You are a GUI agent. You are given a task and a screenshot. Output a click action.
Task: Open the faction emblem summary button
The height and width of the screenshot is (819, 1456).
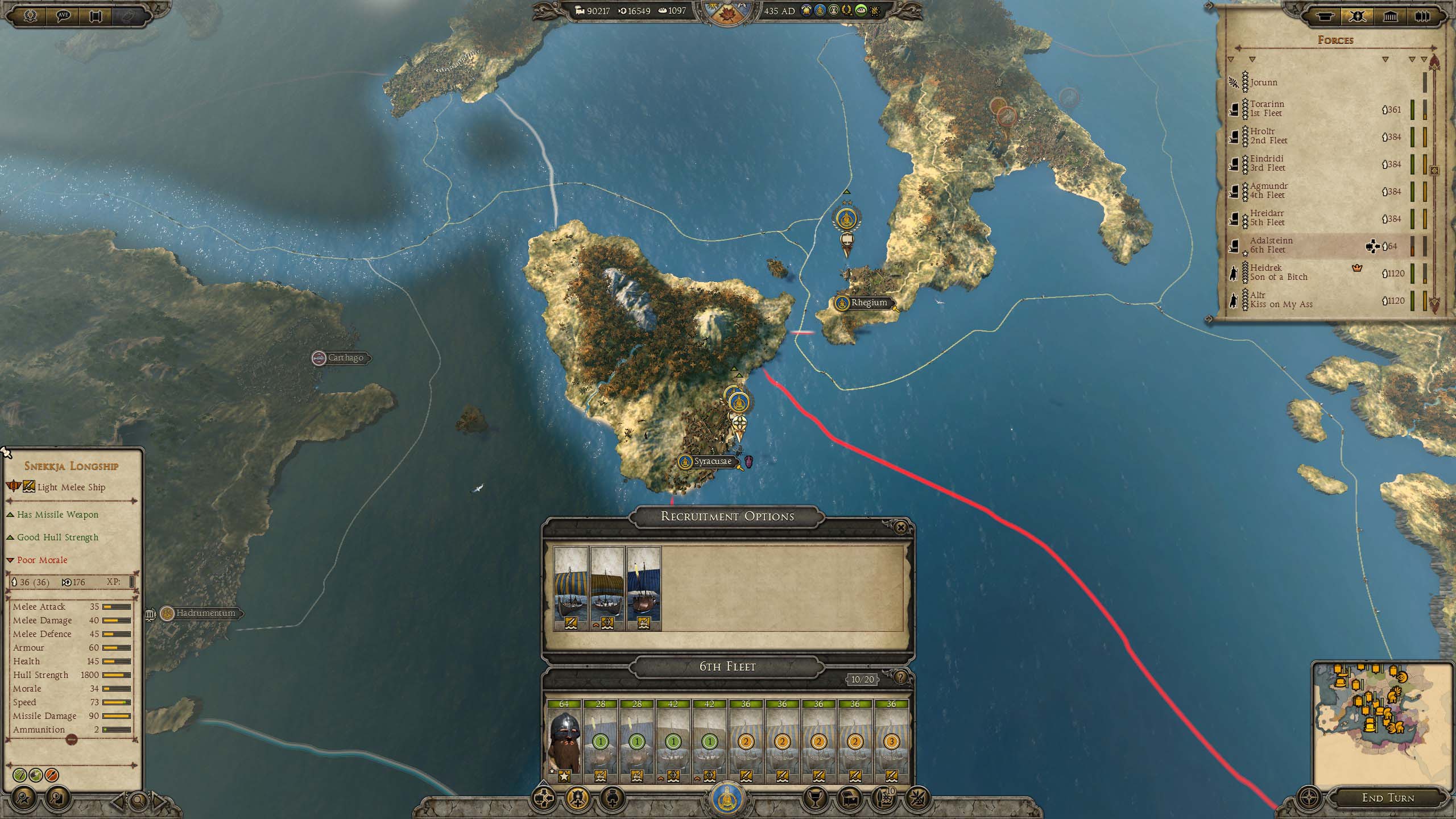pos(729,800)
